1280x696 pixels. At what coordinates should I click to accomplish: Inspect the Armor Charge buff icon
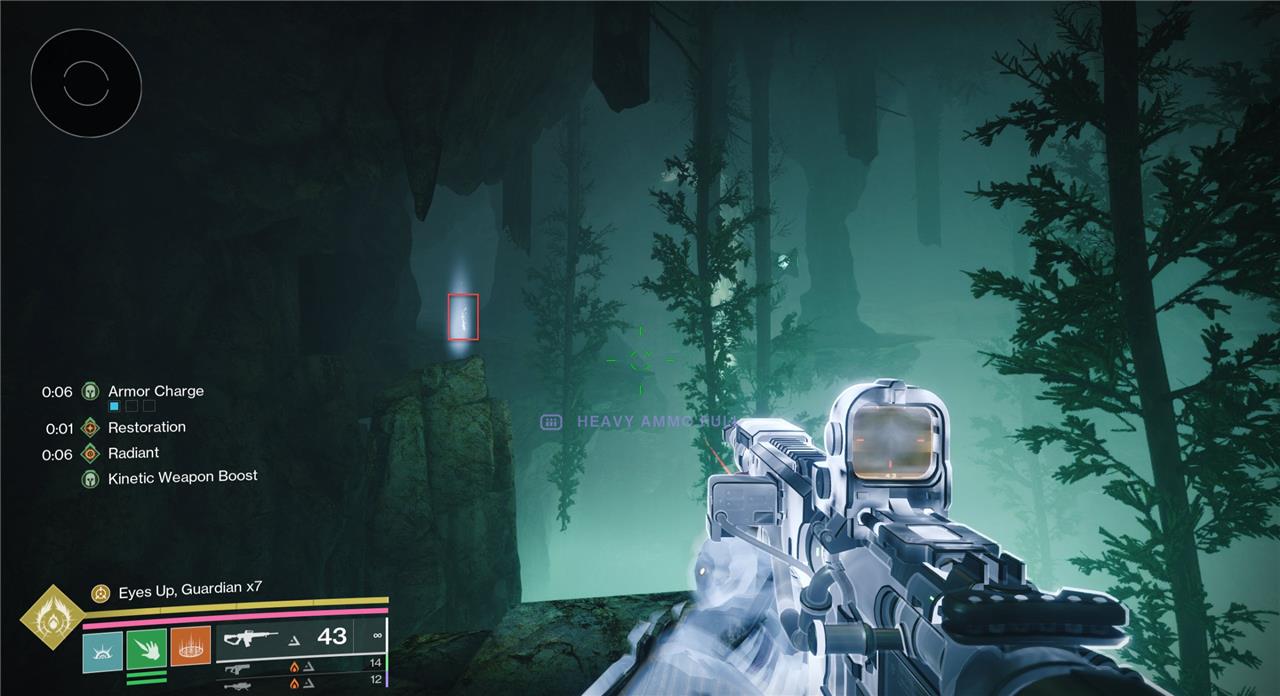point(91,391)
